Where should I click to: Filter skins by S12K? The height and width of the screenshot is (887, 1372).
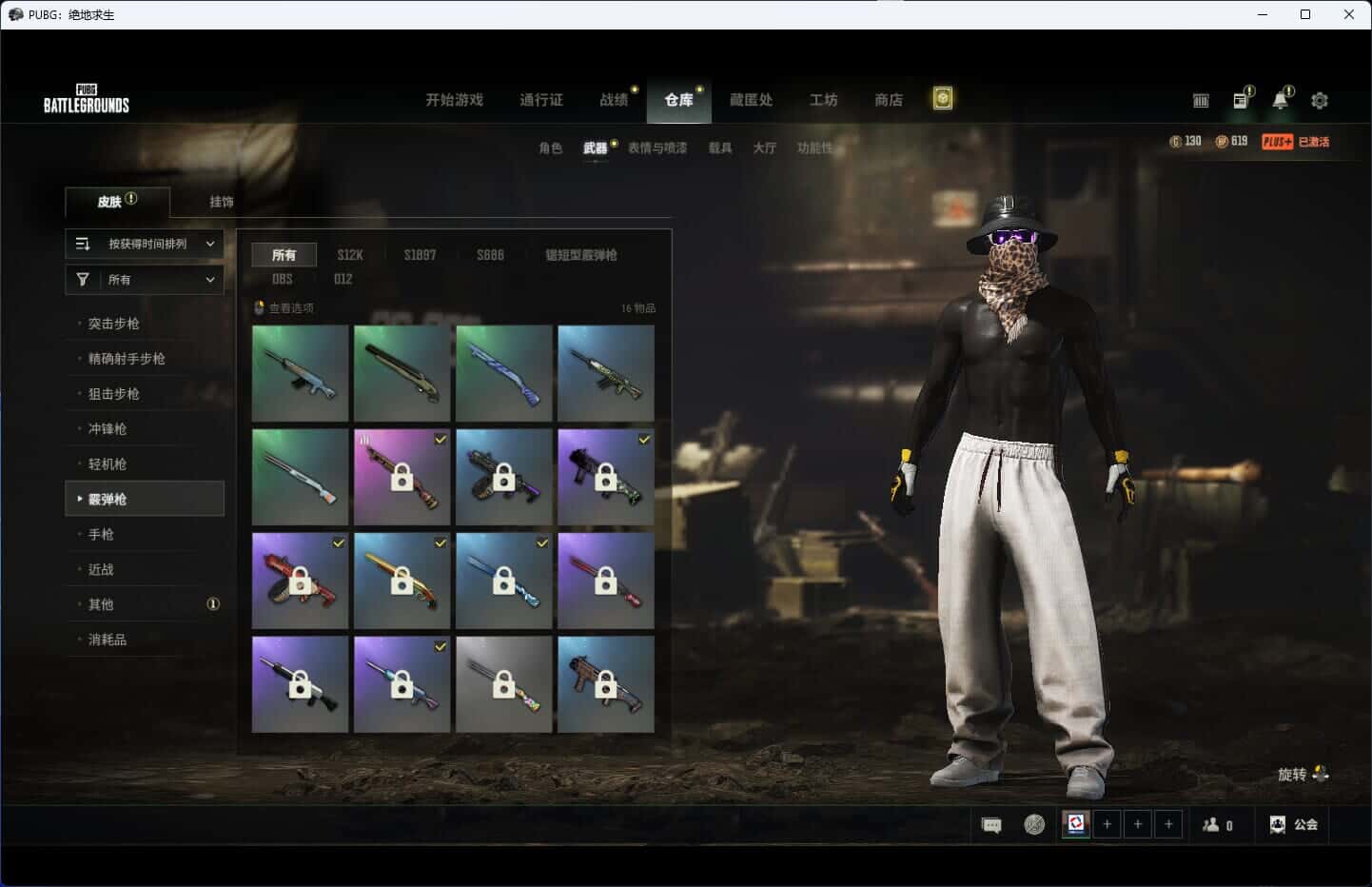(x=350, y=255)
